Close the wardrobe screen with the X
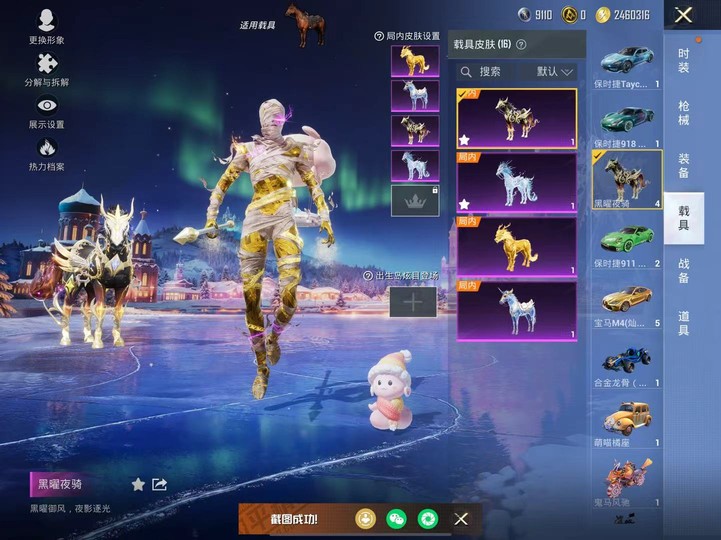Viewport: 721px width, 540px height. [683, 15]
